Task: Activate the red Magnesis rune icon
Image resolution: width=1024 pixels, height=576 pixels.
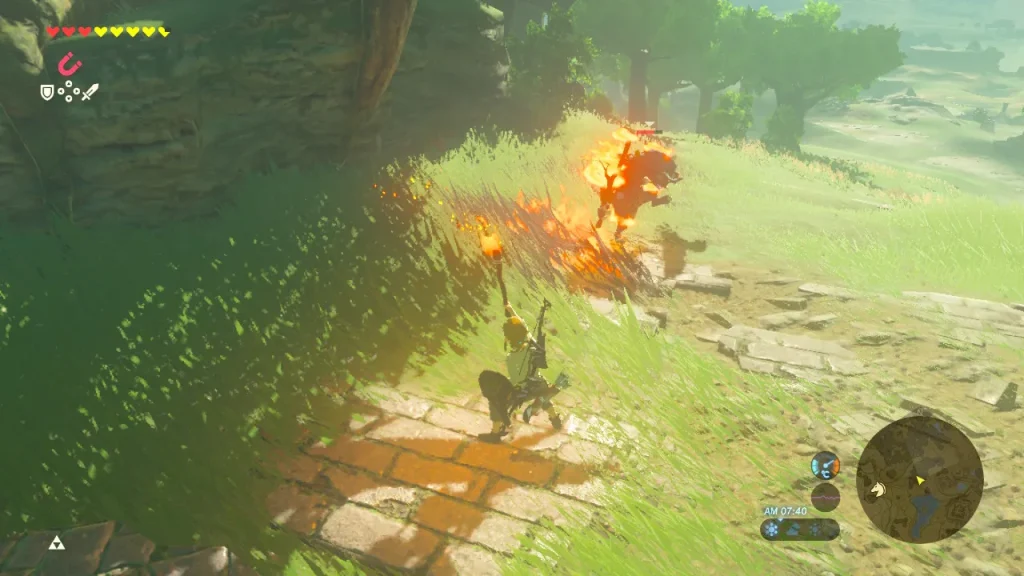Action: pos(68,65)
